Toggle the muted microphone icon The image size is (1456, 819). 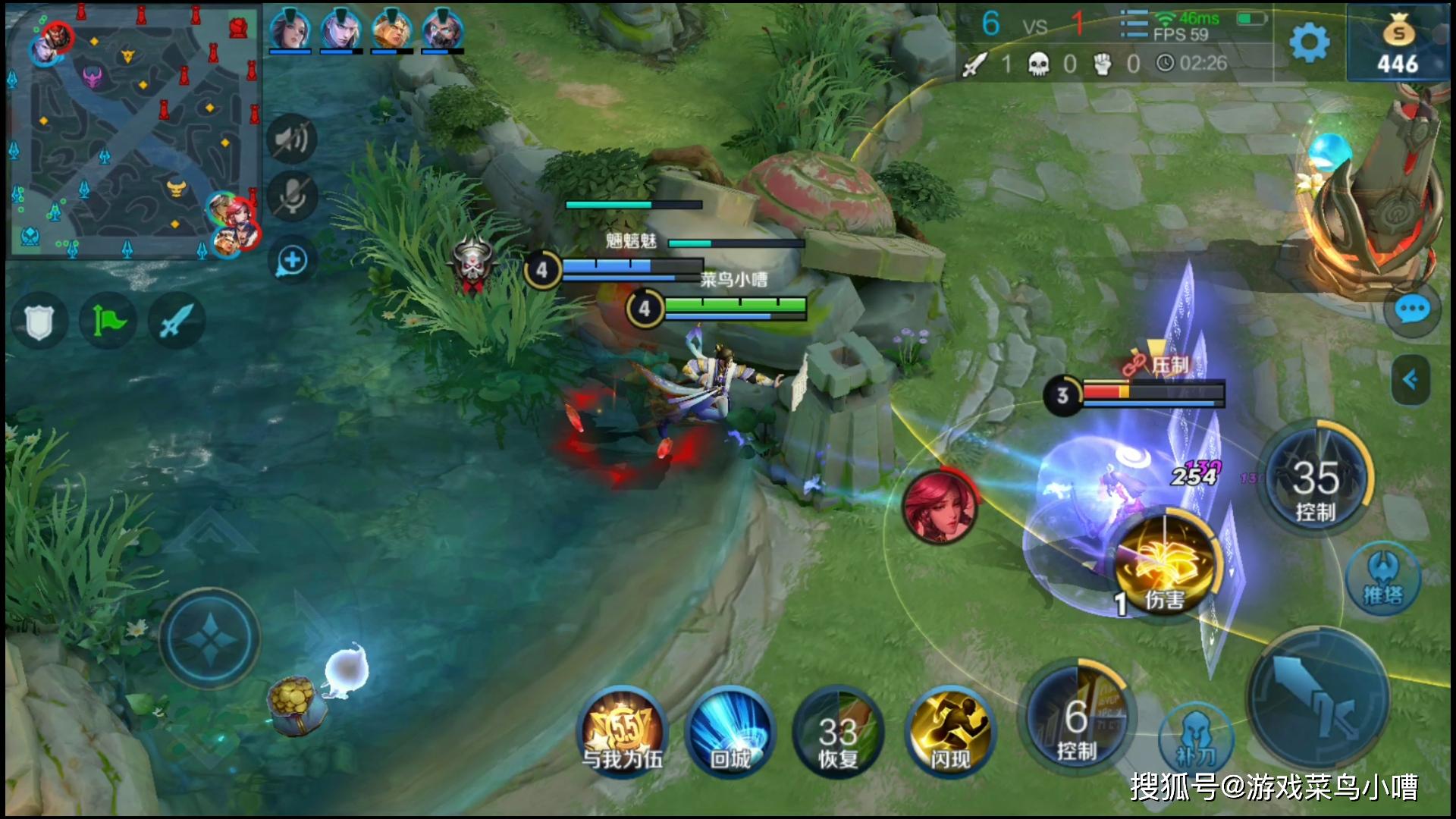(292, 196)
